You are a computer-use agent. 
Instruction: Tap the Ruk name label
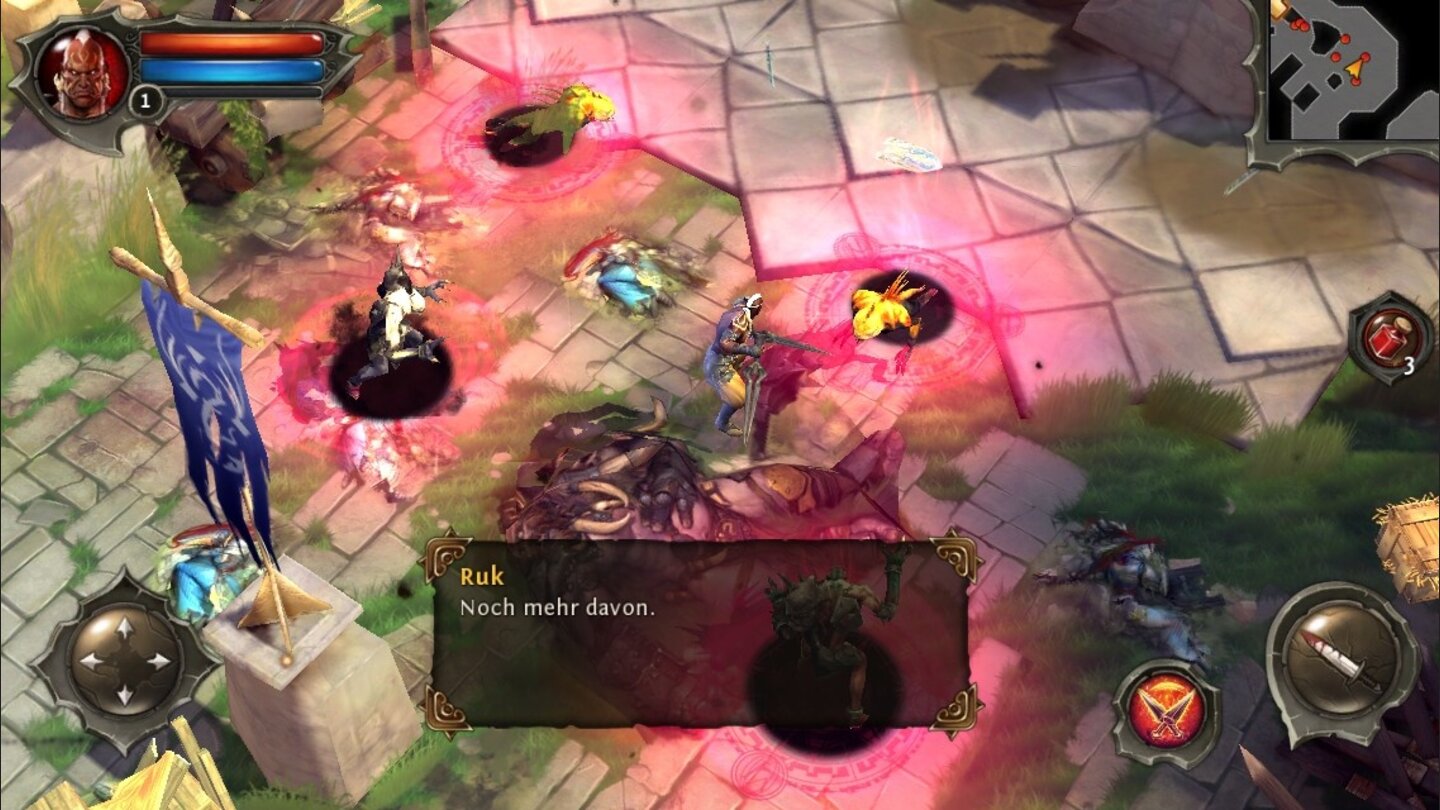click(483, 577)
